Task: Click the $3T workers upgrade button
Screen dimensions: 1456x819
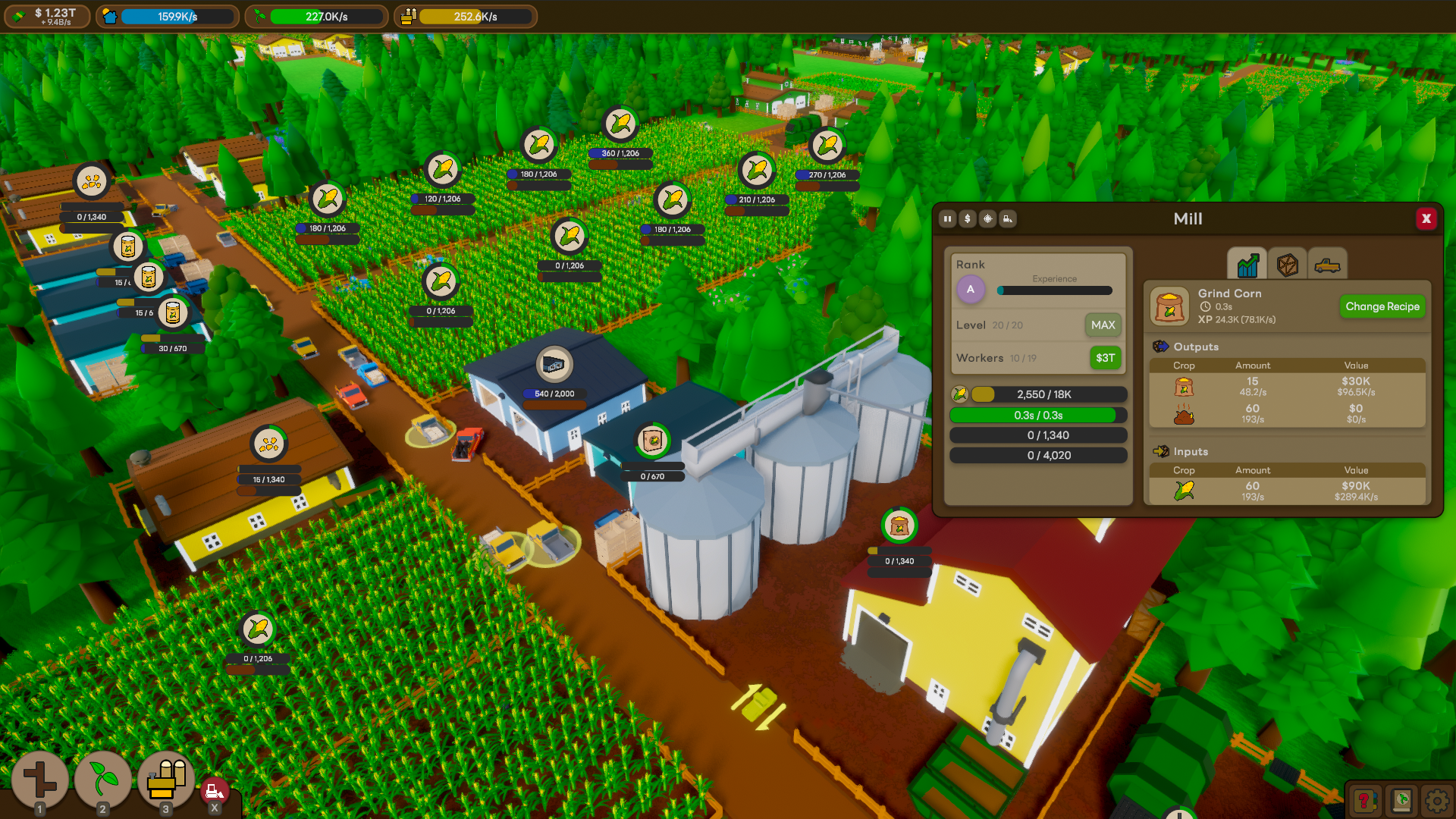Action: [x=1105, y=357]
